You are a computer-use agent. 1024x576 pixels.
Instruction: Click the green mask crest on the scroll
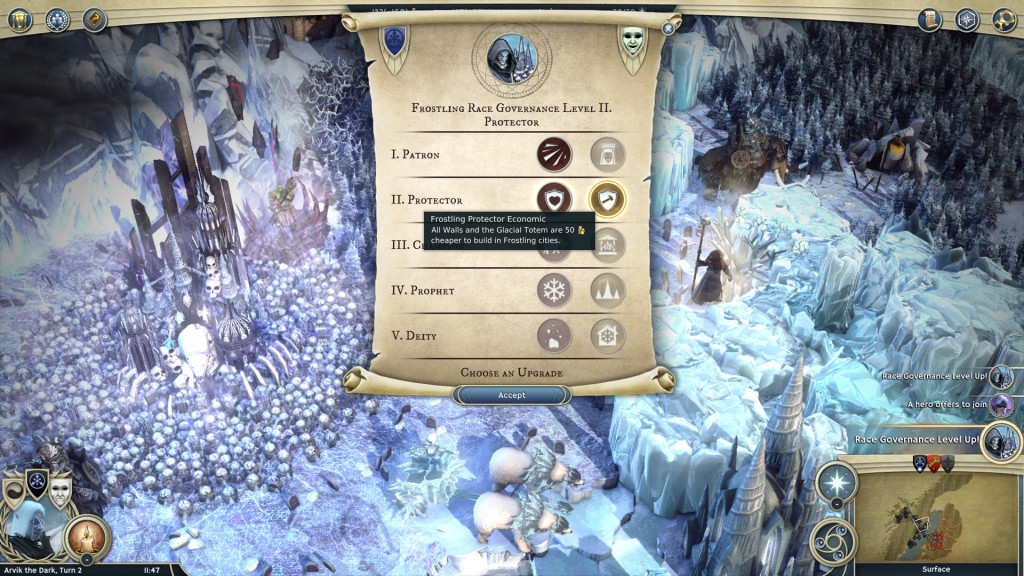coord(631,44)
